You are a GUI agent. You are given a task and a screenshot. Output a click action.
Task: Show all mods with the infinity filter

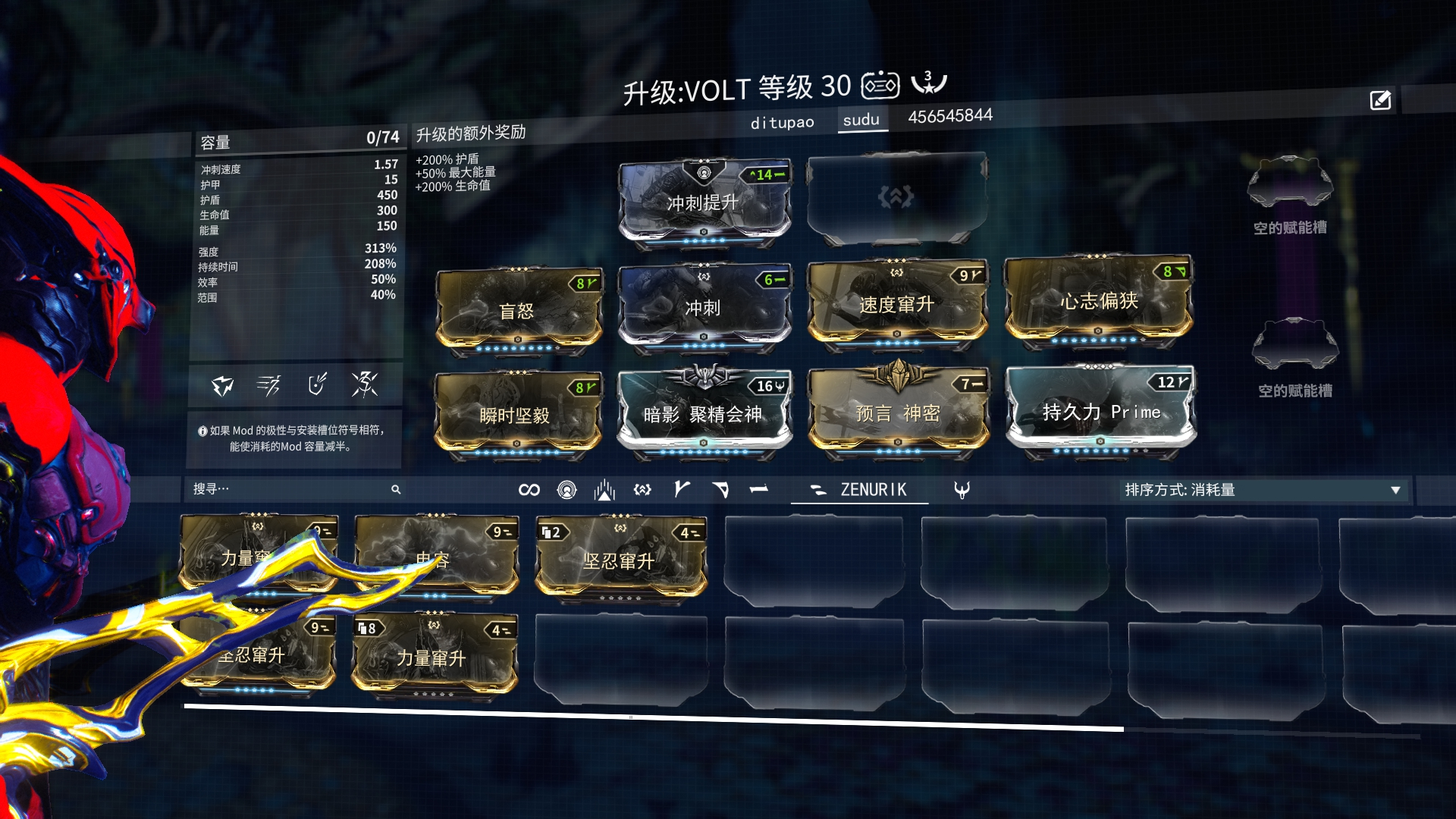click(529, 490)
